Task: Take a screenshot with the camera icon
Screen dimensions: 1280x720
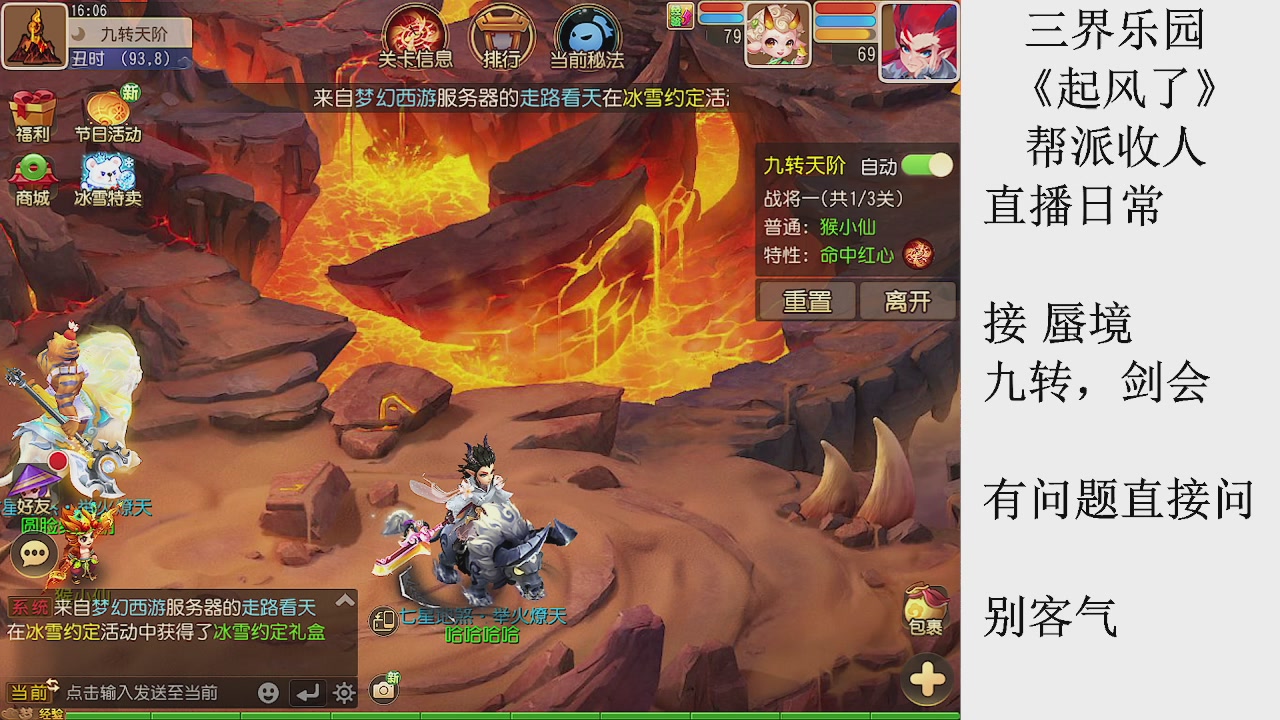Action: [x=383, y=688]
